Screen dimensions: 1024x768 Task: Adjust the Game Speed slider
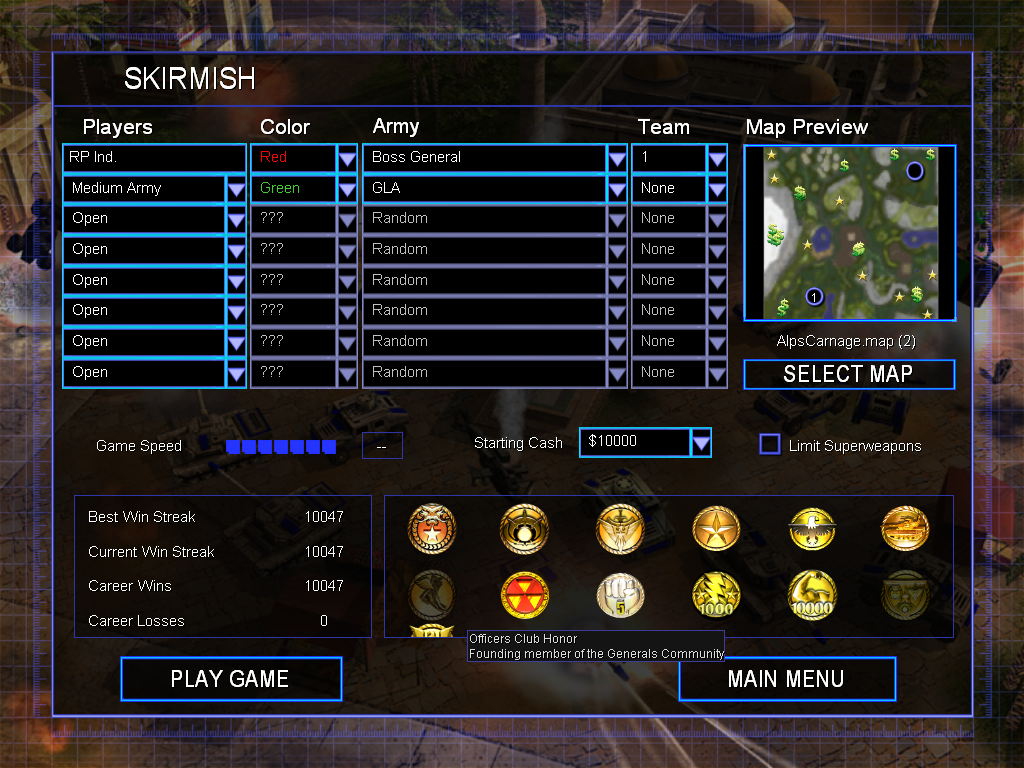click(280, 446)
